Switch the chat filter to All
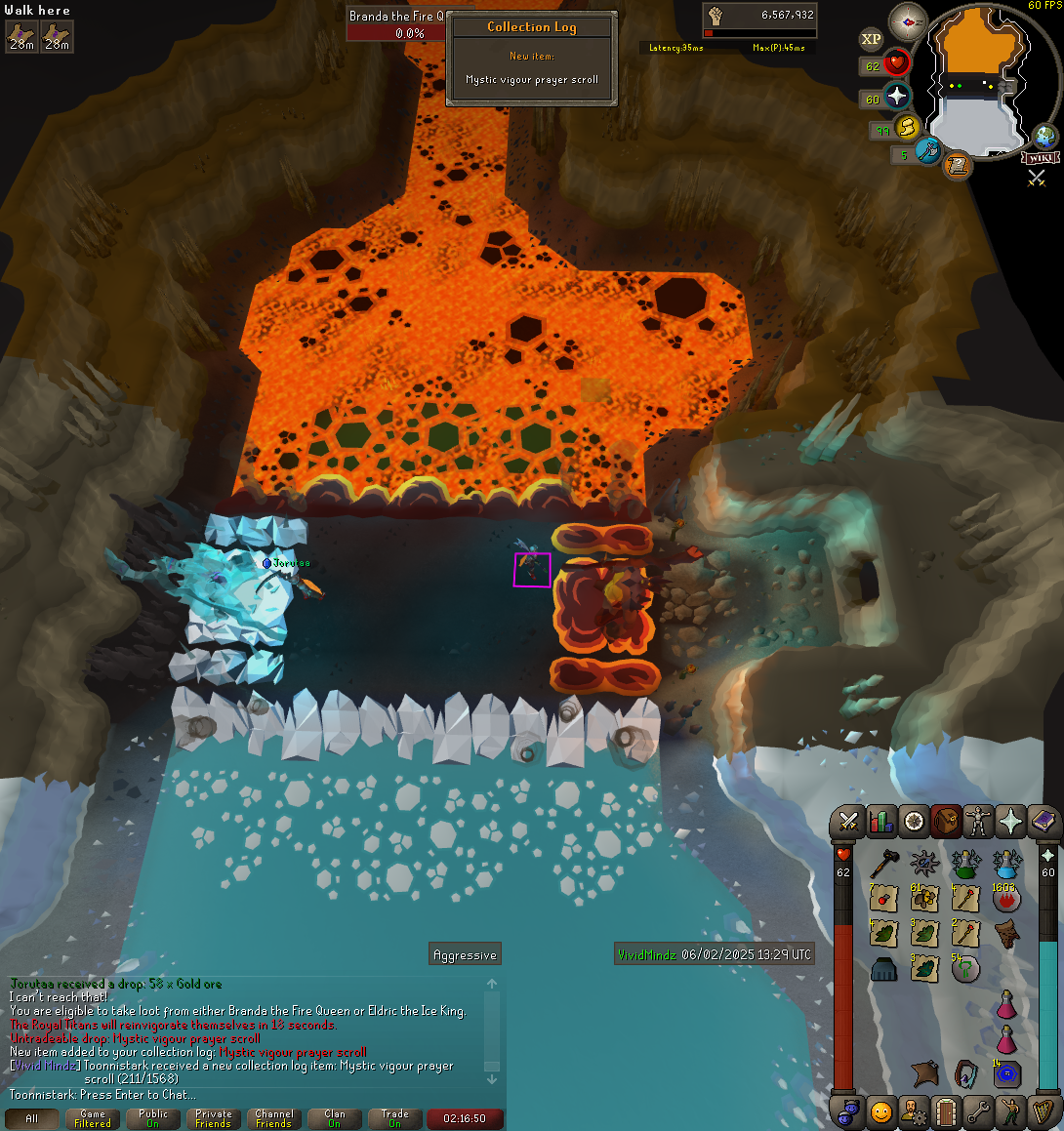This screenshot has width=1064, height=1131. [32, 1118]
